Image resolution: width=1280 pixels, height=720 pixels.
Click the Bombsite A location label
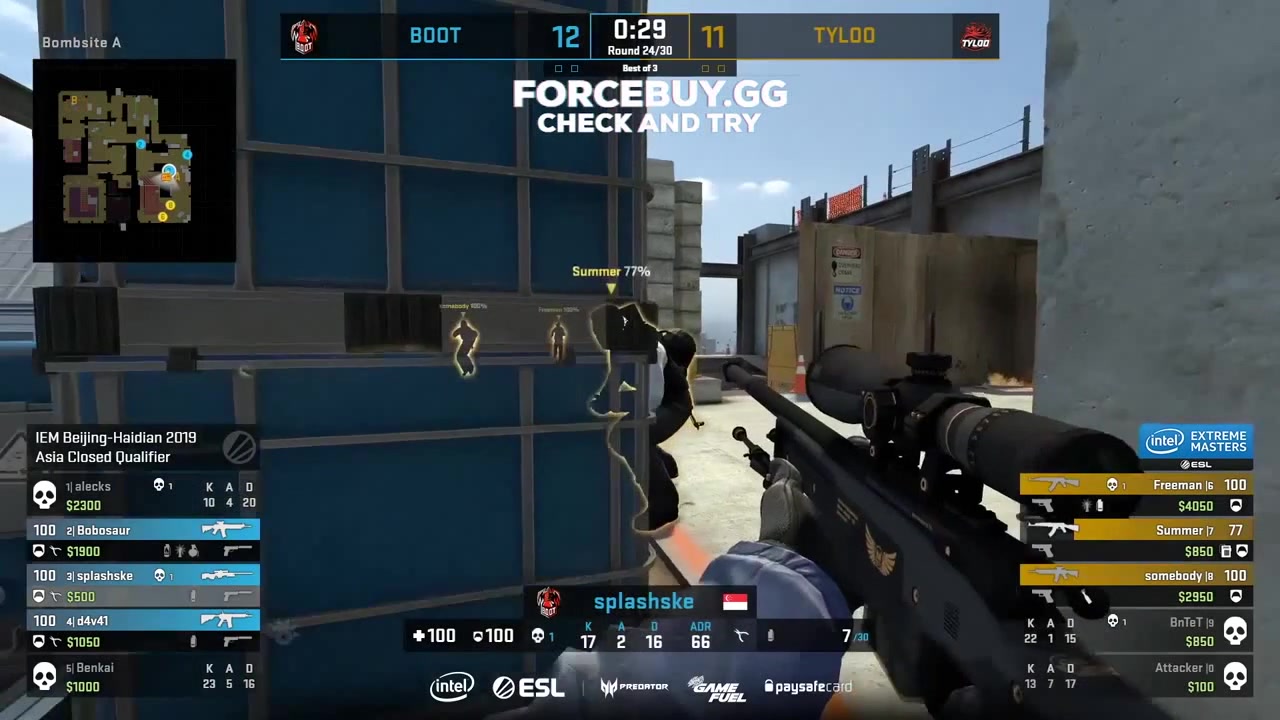[81, 42]
